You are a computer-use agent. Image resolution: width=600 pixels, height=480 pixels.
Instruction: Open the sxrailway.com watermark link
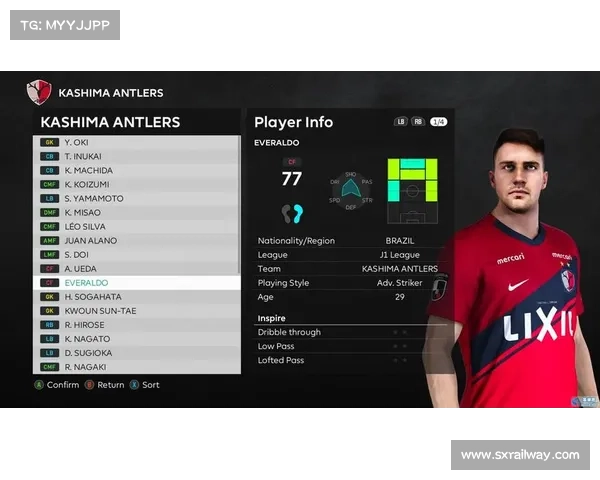(x=519, y=455)
